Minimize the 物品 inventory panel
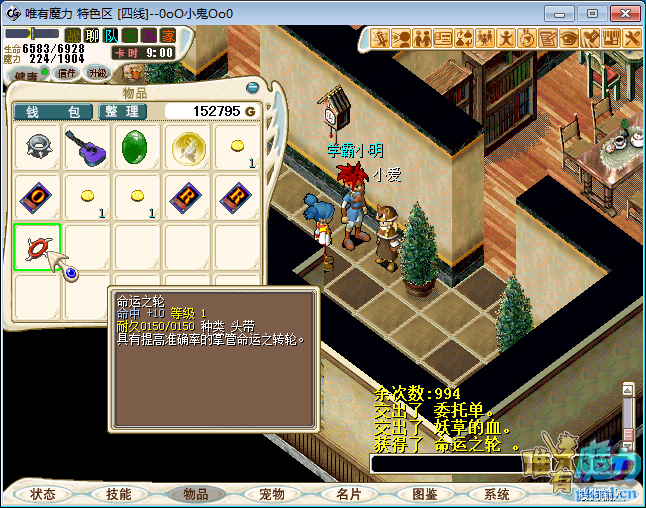The width and height of the screenshot is (646, 508). [x=253, y=87]
